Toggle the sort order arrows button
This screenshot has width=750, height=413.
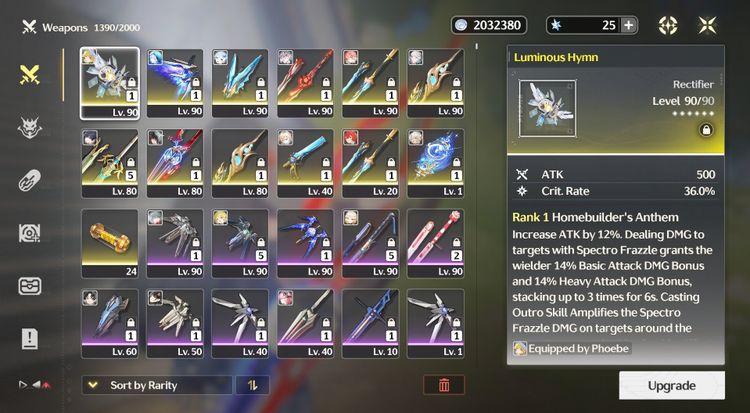pyautogui.click(x=252, y=385)
